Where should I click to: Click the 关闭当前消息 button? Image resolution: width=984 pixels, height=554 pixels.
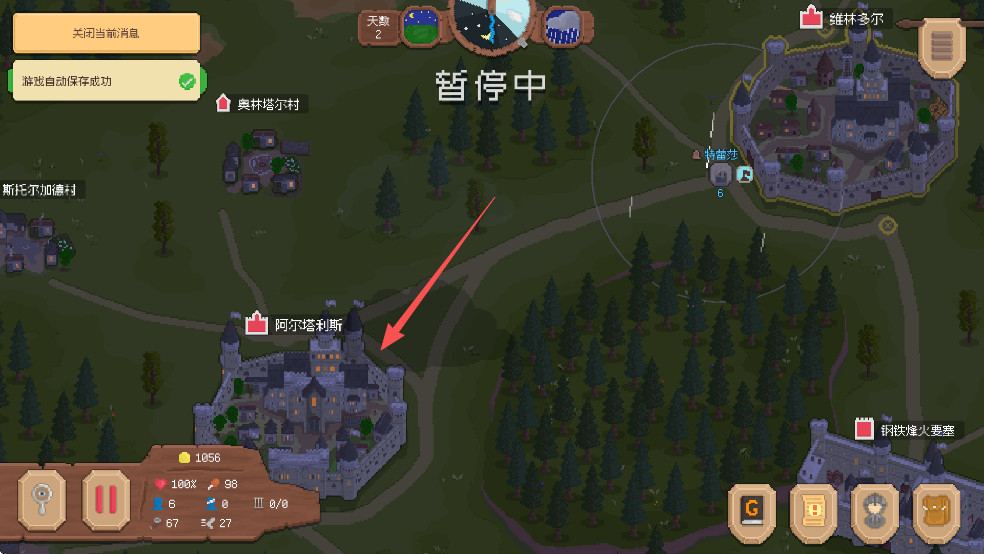105,33
